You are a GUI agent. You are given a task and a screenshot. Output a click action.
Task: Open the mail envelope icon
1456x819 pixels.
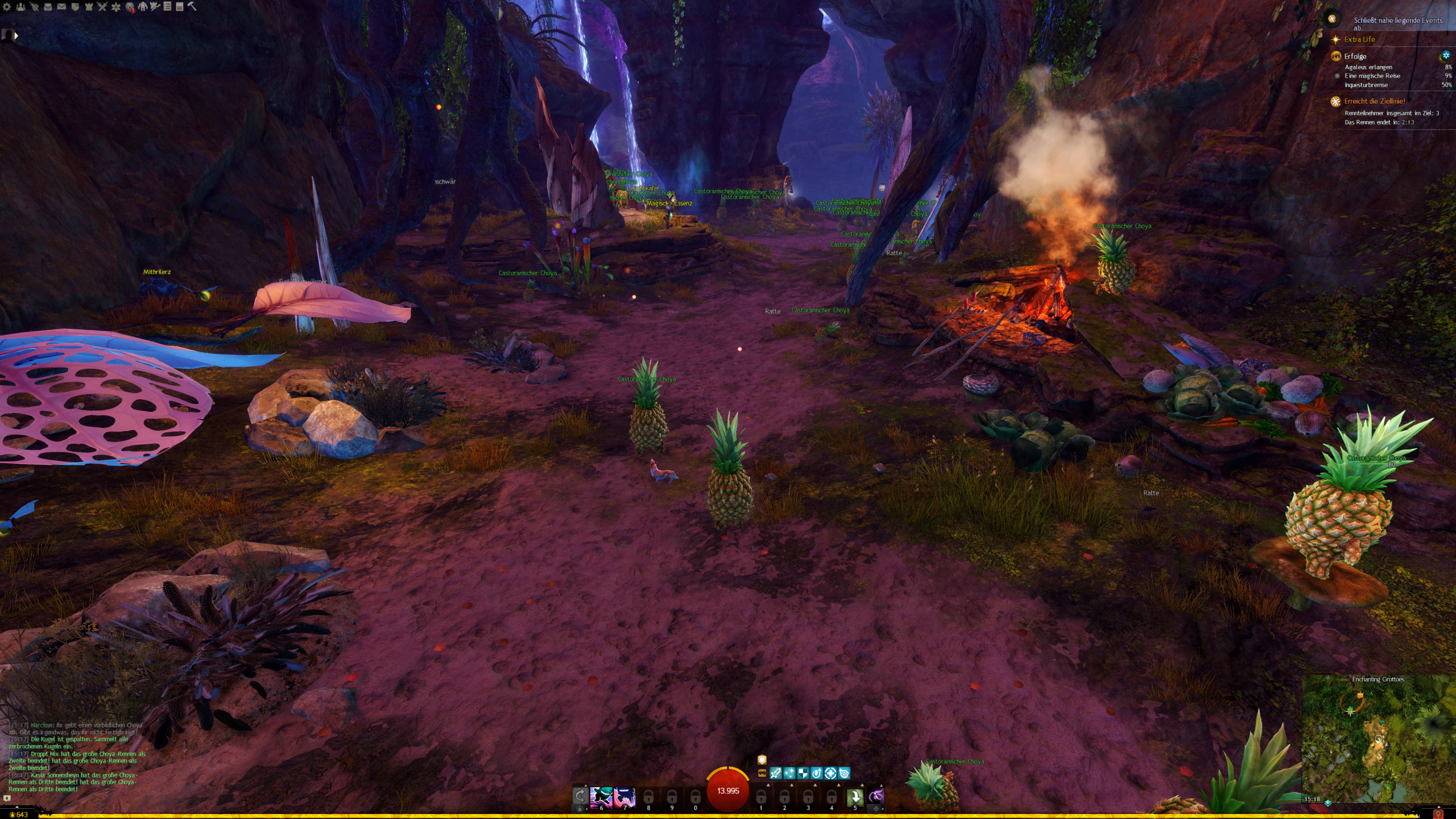[61, 7]
